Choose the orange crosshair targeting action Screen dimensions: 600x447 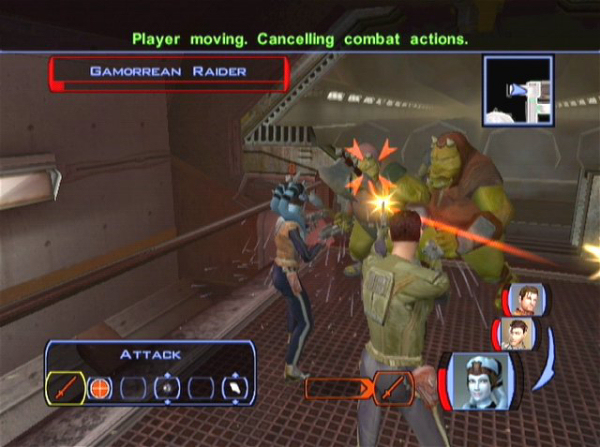[99, 387]
